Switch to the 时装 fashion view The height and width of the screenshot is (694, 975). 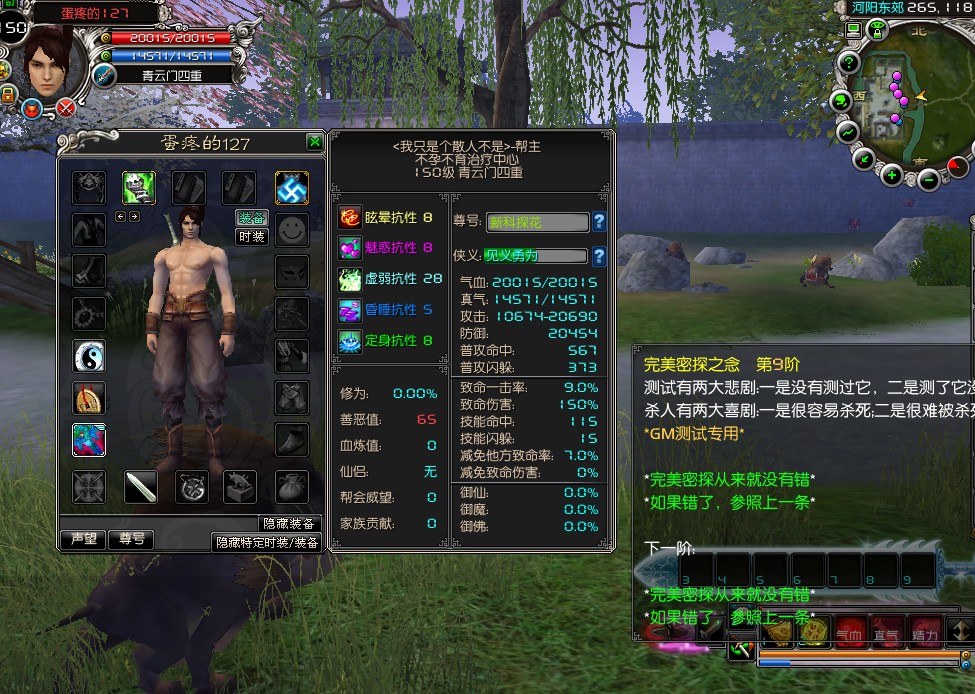(251, 237)
